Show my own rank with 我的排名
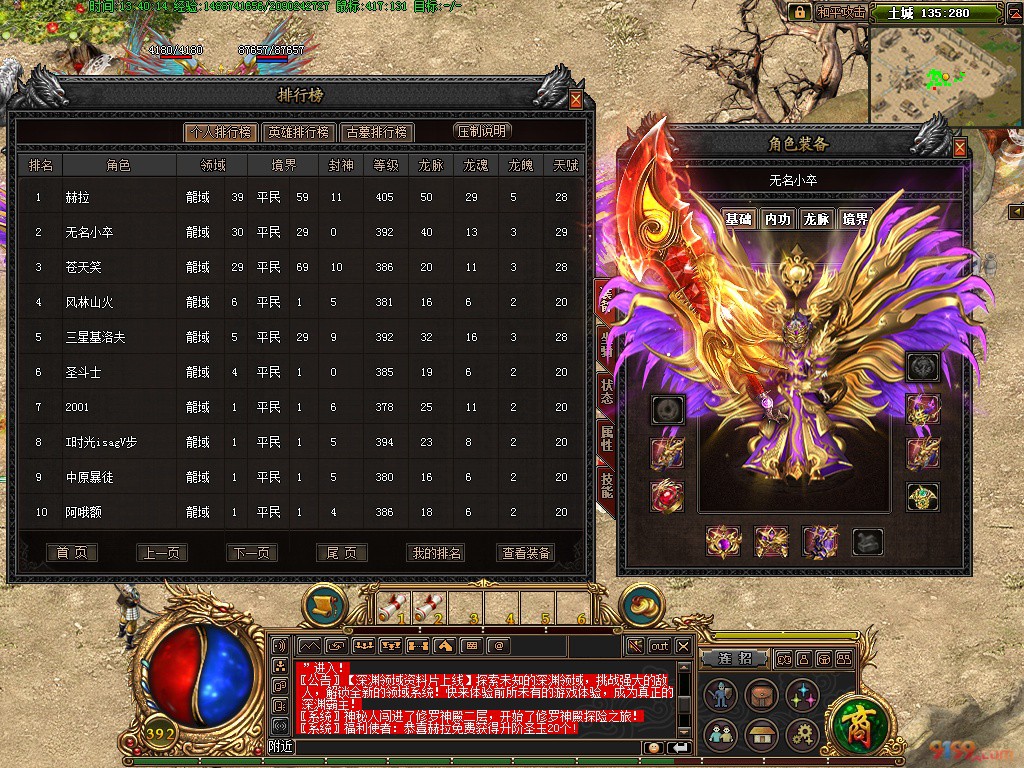This screenshot has height=768, width=1024. (436, 553)
